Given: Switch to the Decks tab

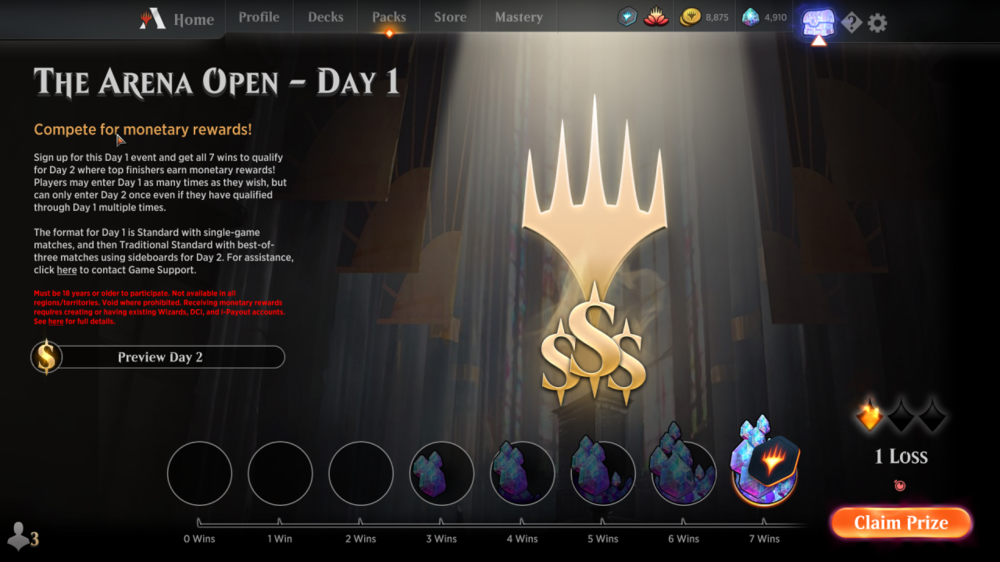Looking at the screenshot, I should 326,17.
